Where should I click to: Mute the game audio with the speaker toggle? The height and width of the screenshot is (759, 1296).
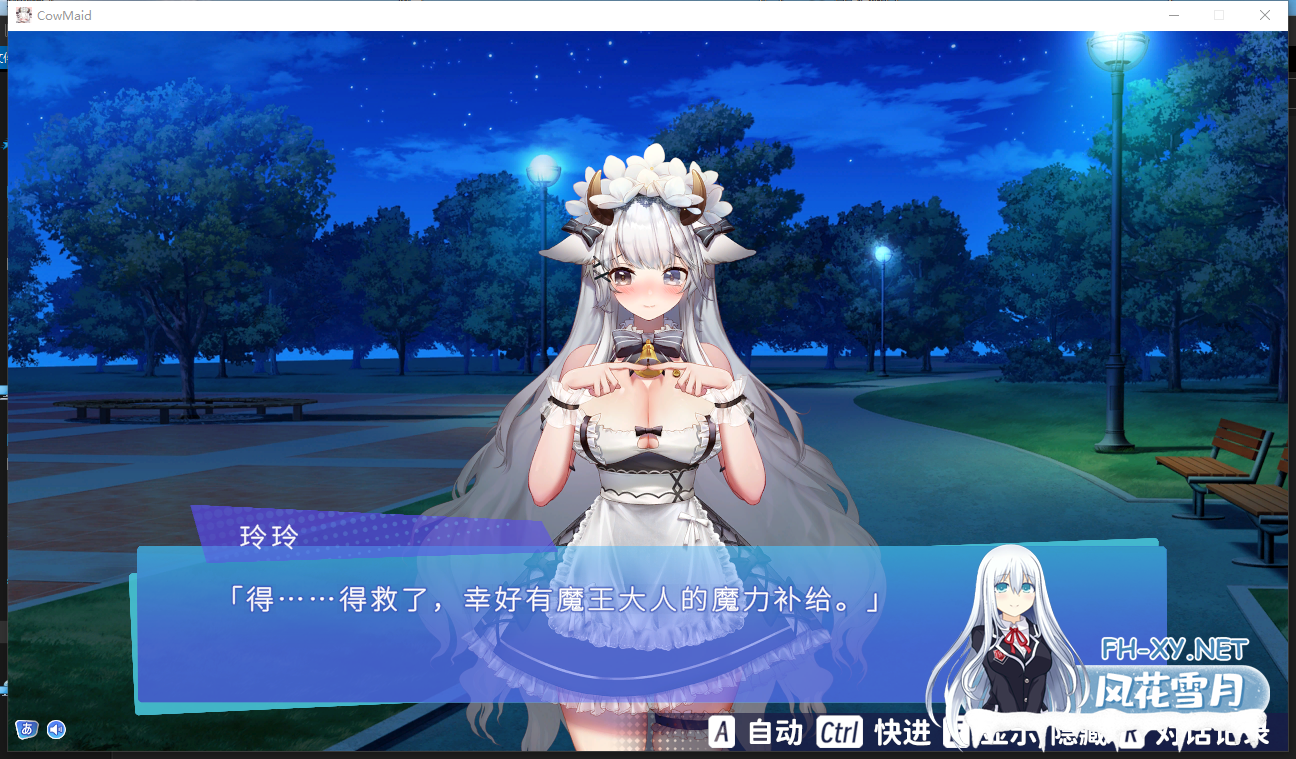tap(57, 731)
